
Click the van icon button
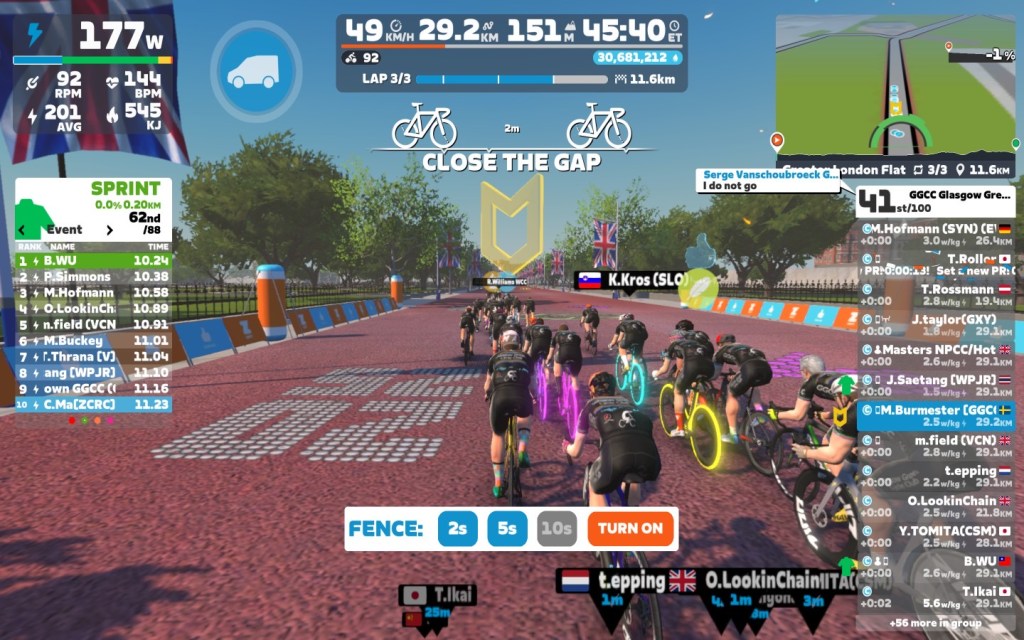(x=256, y=72)
